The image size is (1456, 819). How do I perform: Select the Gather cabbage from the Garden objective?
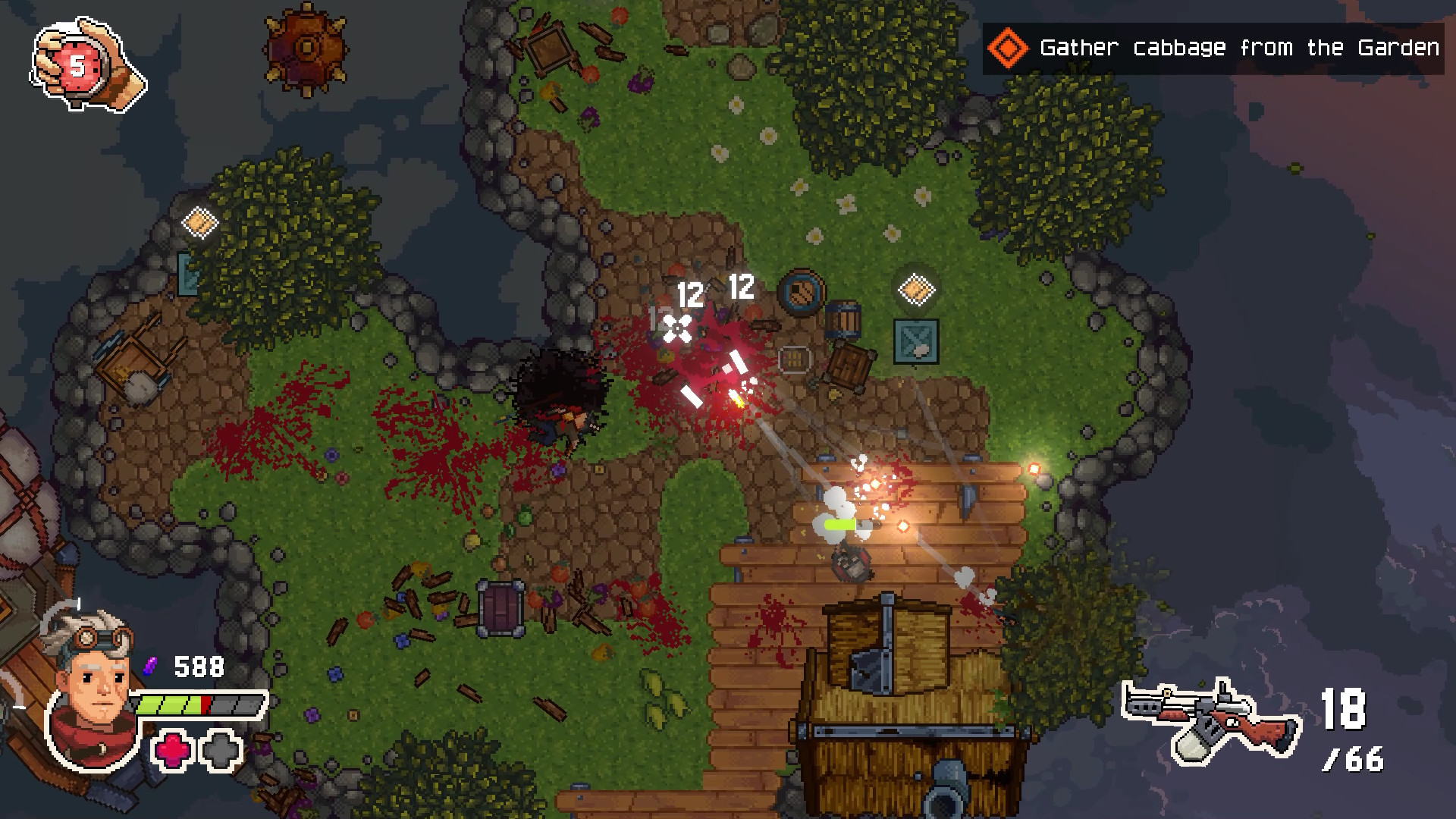tap(1238, 47)
